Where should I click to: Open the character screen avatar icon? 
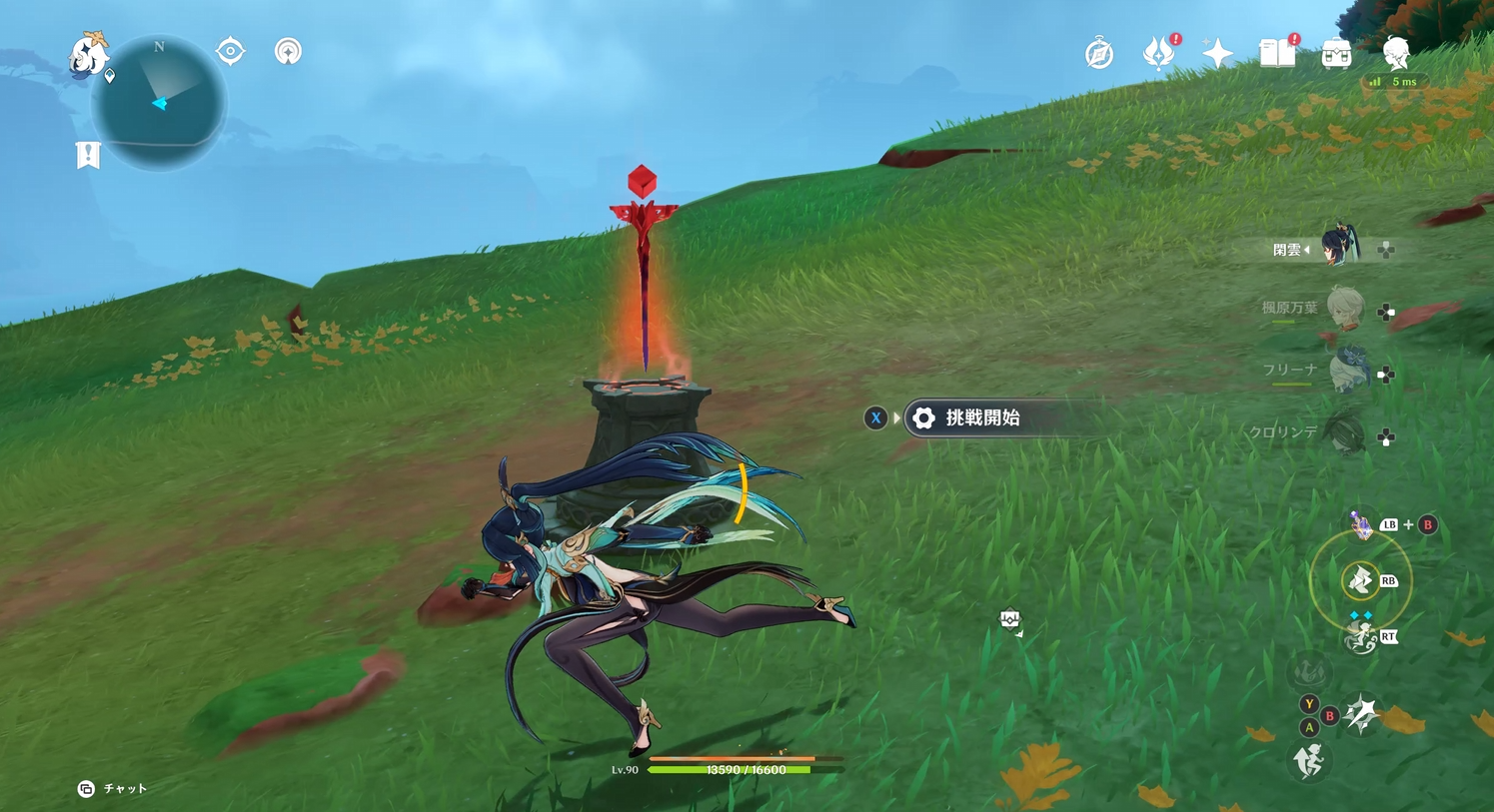(x=1398, y=54)
